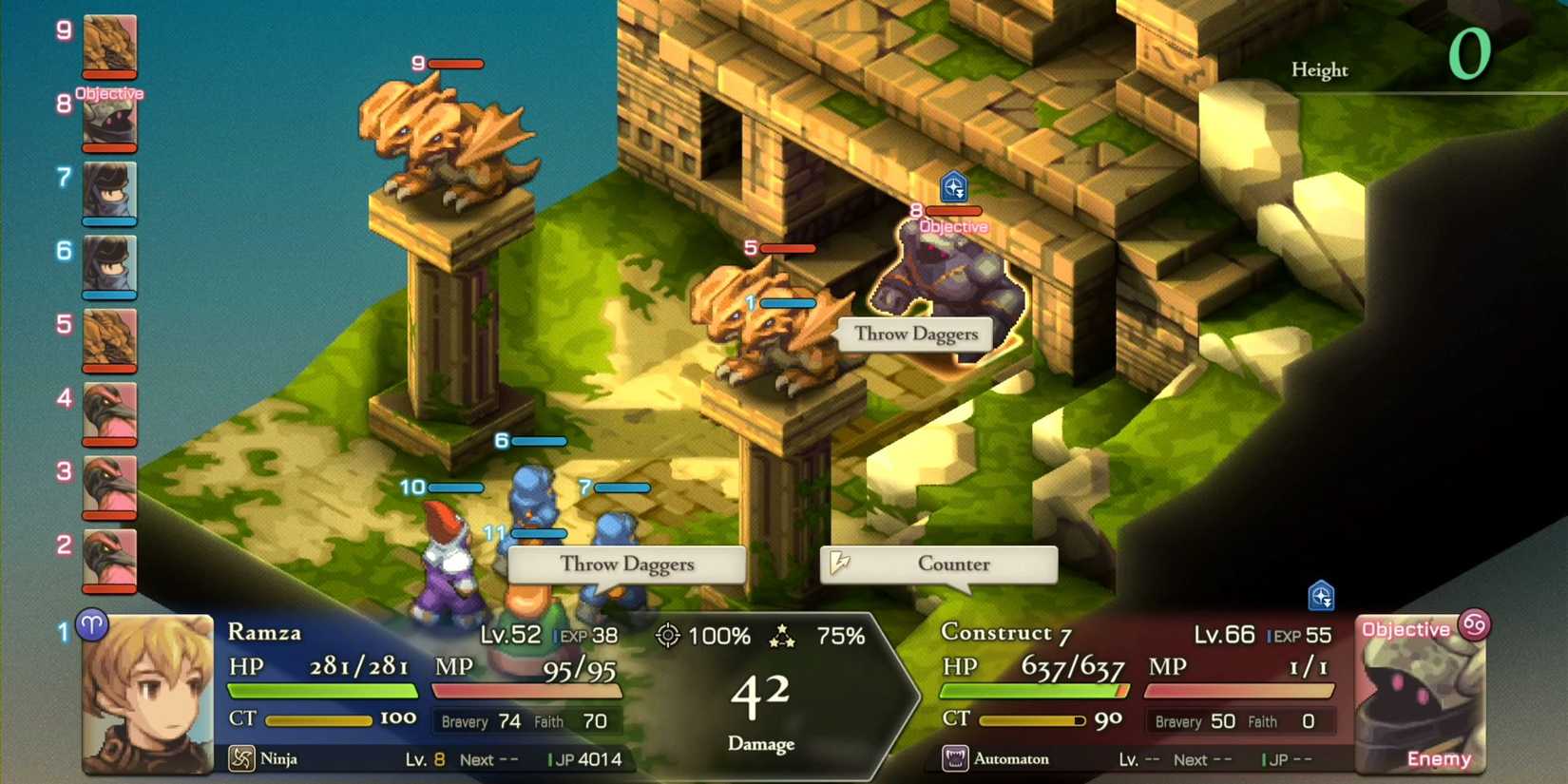Screen dimensions: 1568x784
Task: Click the Counter reaction box
Action: (x=939, y=564)
